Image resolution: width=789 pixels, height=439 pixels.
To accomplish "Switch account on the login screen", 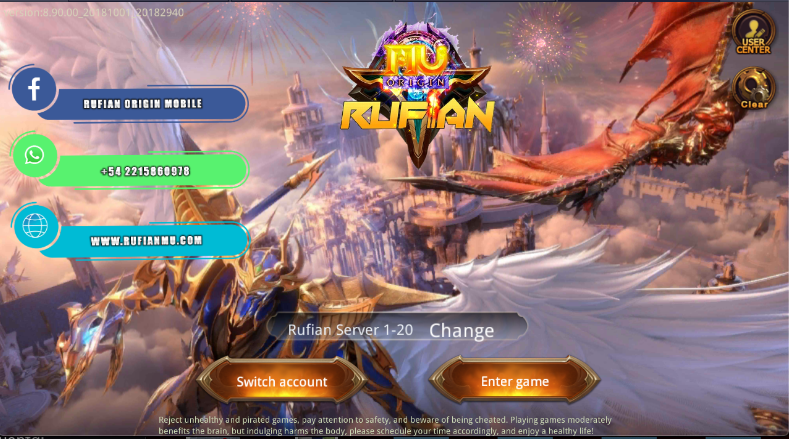I will 281,381.
